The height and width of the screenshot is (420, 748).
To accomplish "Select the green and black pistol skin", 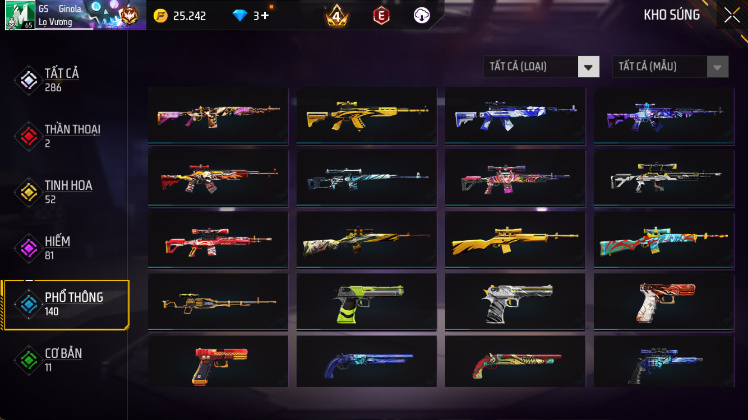I will tap(366, 302).
